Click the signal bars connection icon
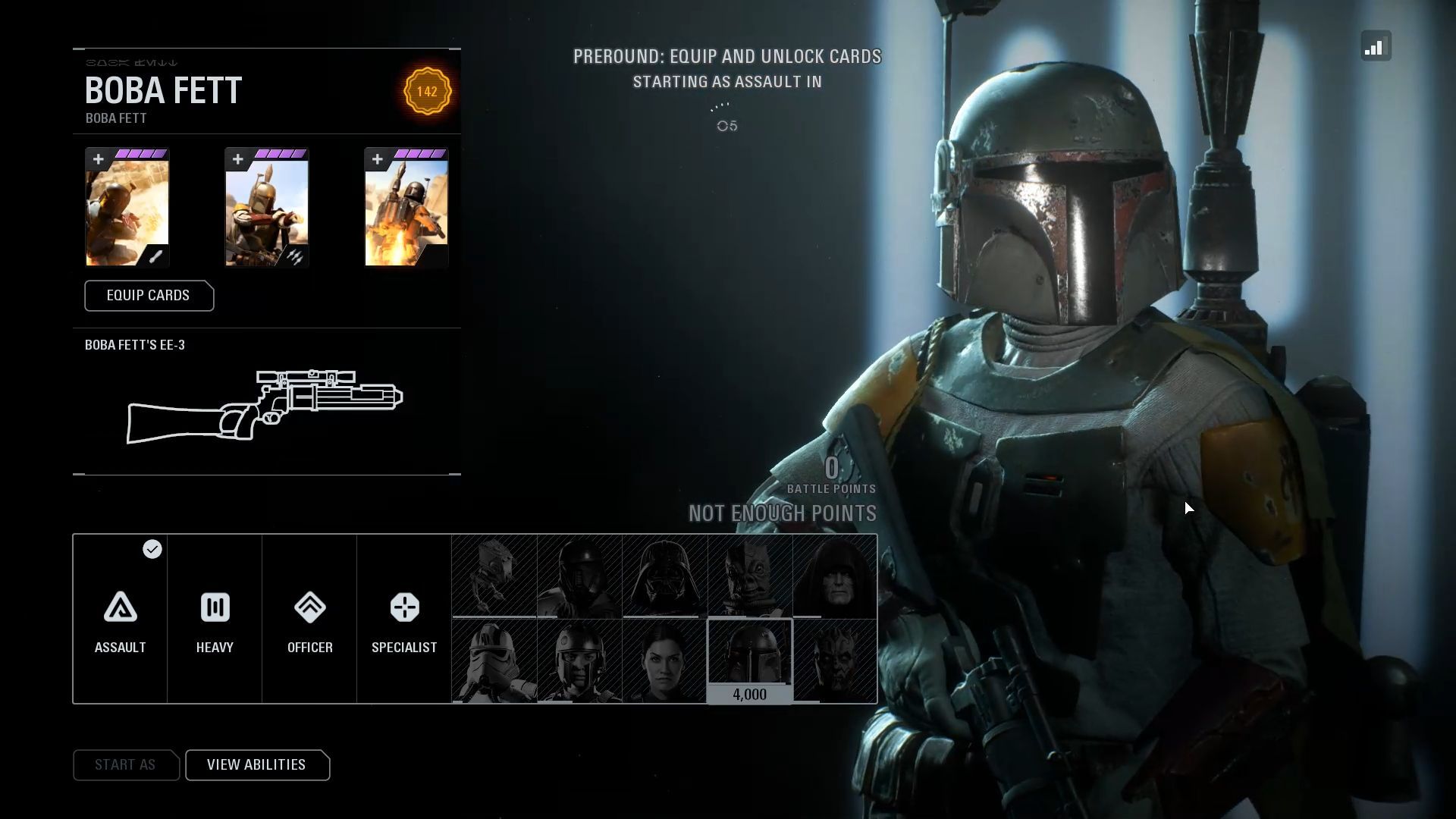The height and width of the screenshot is (819, 1456). (1376, 46)
